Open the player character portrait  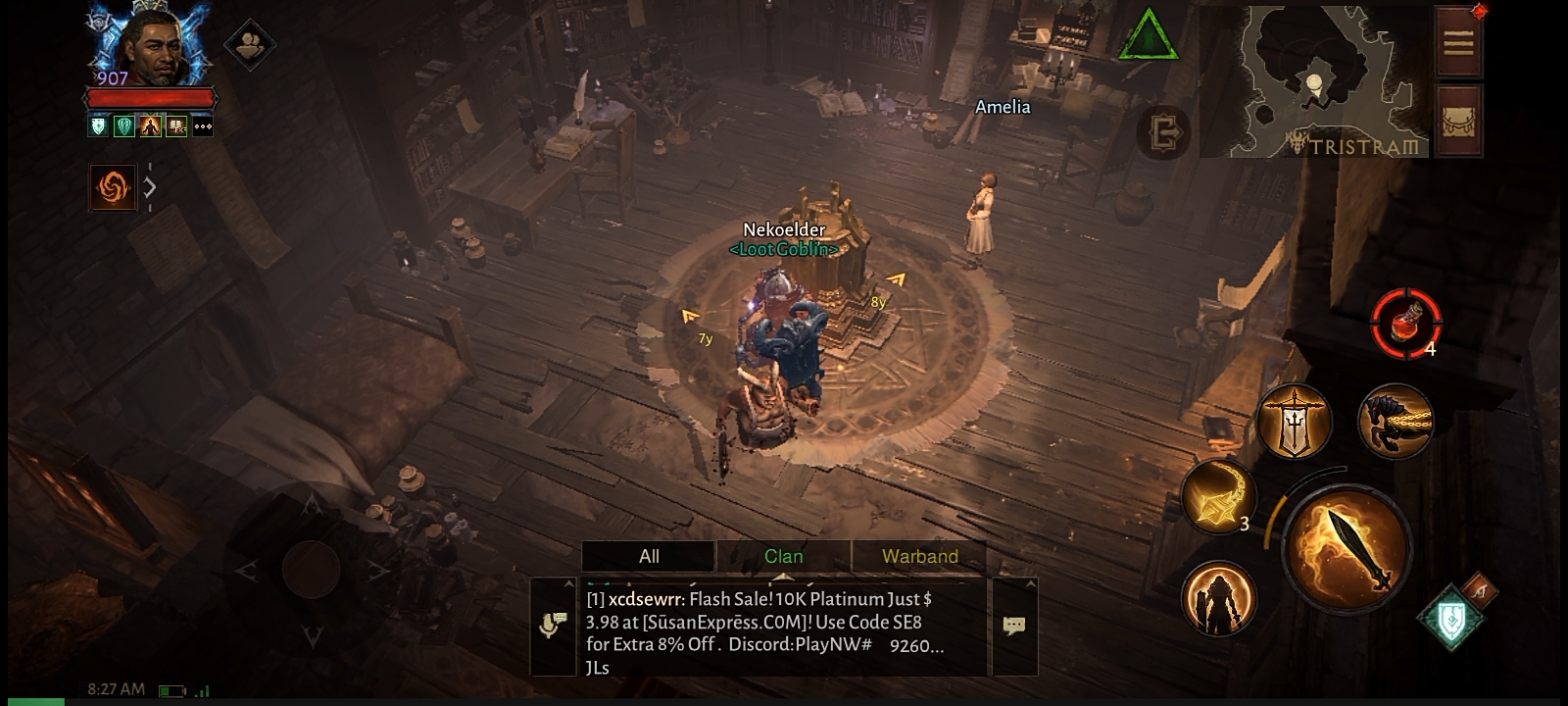coord(152,46)
